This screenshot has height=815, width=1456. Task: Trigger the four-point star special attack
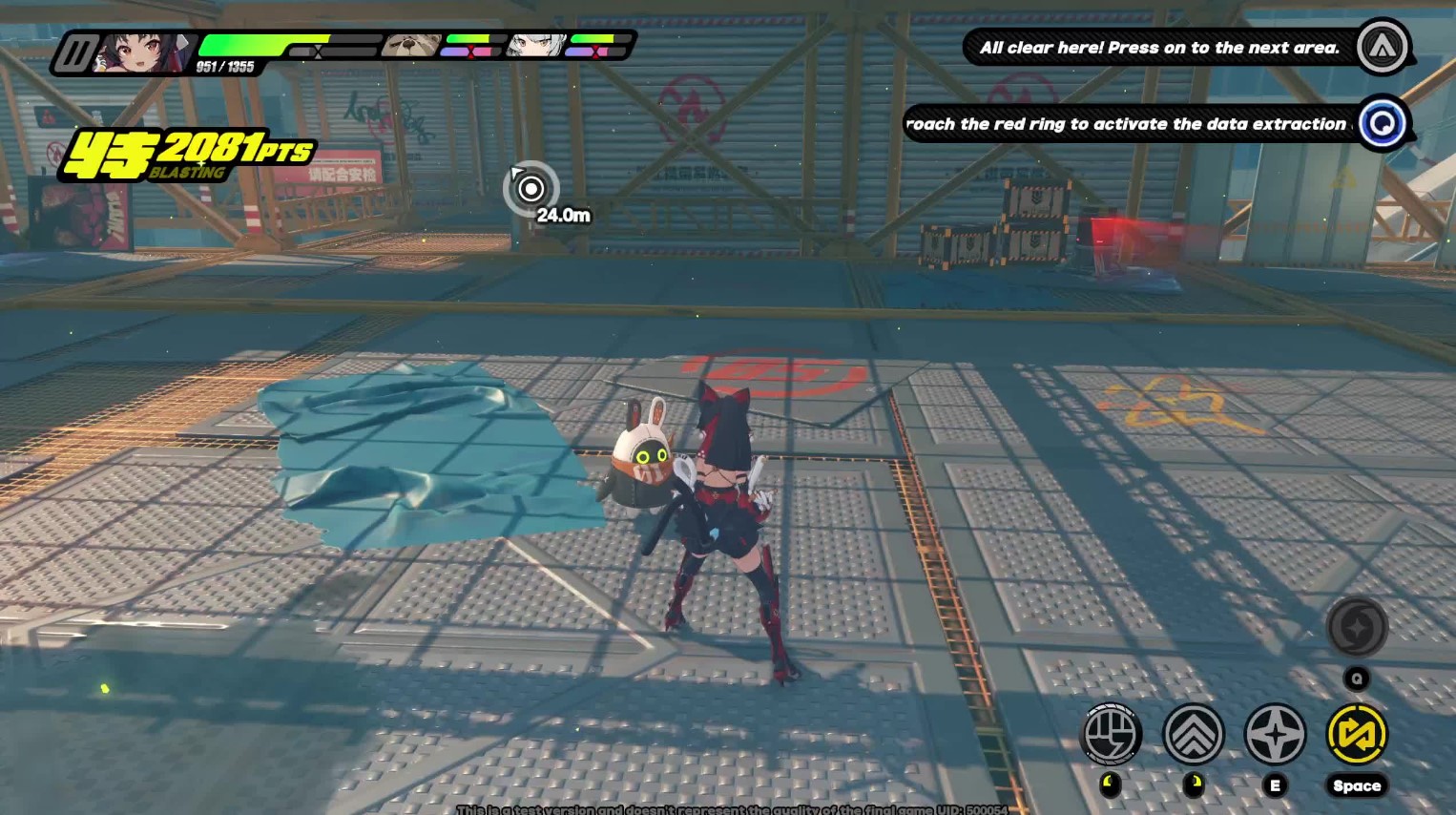(x=1276, y=734)
